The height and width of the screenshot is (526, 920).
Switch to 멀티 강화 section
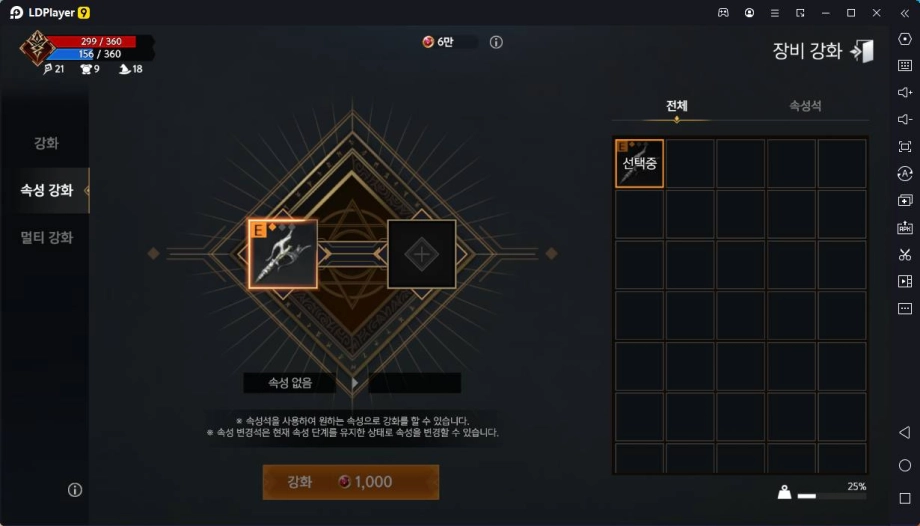(46, 238)
